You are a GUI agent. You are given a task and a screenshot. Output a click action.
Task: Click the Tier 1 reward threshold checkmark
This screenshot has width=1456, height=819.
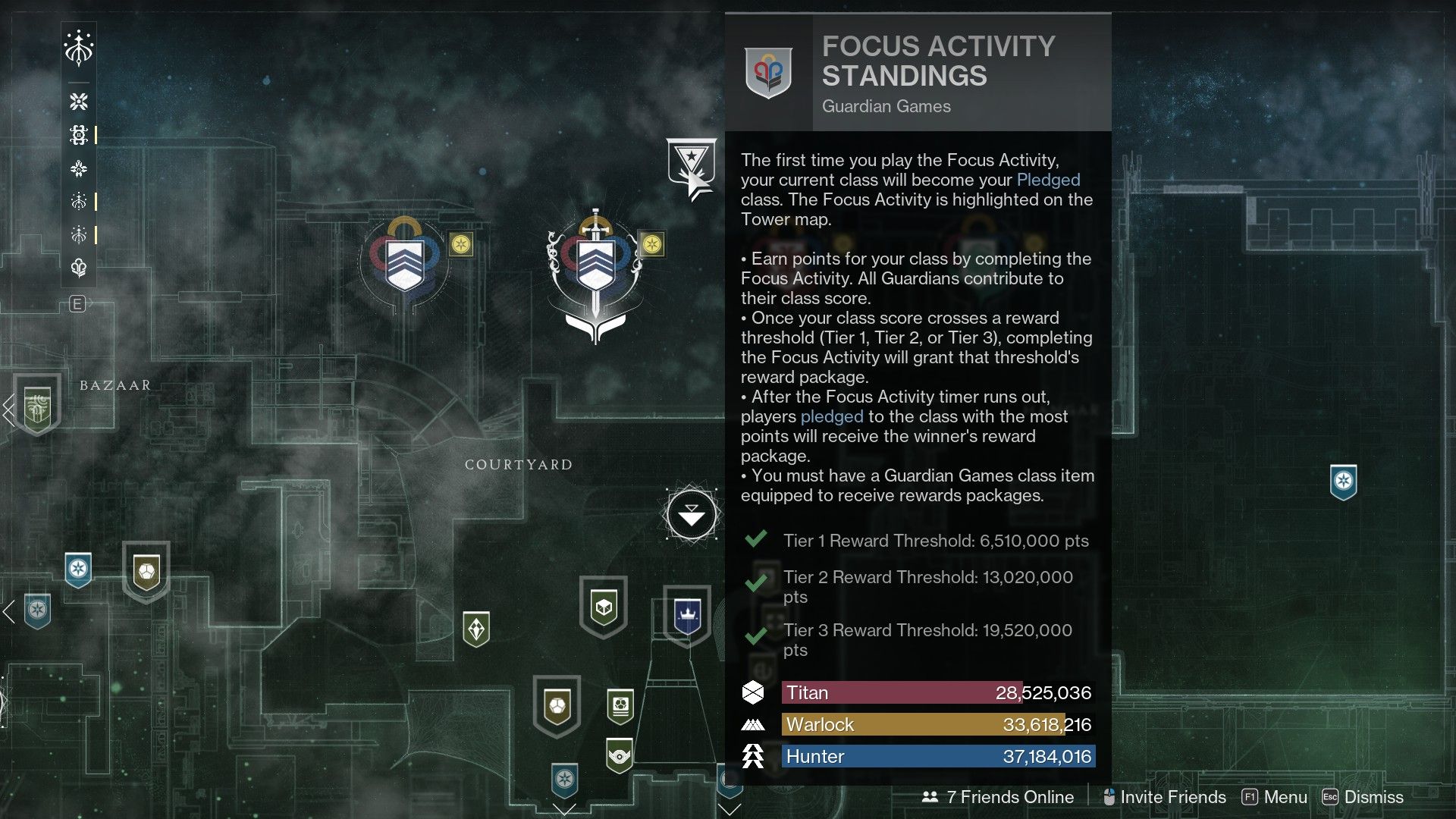(755, 540)
